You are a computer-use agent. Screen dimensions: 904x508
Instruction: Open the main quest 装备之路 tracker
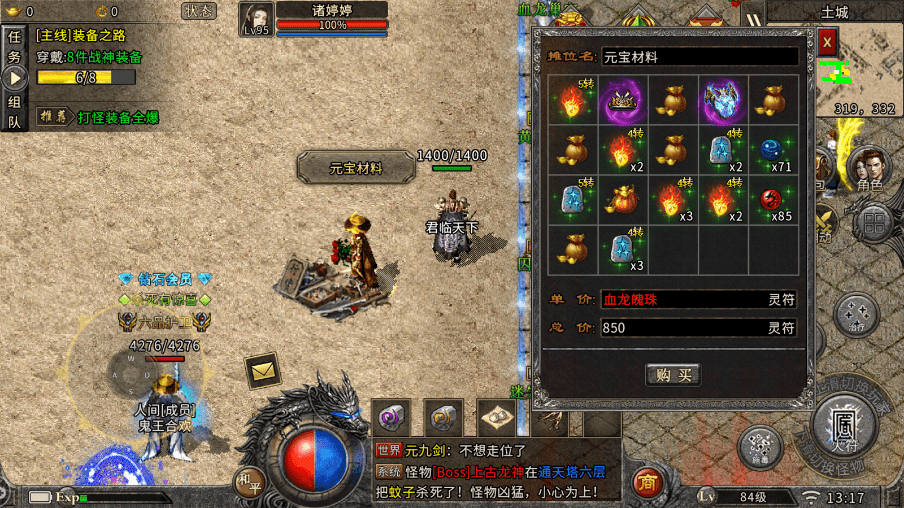(90, 35)
